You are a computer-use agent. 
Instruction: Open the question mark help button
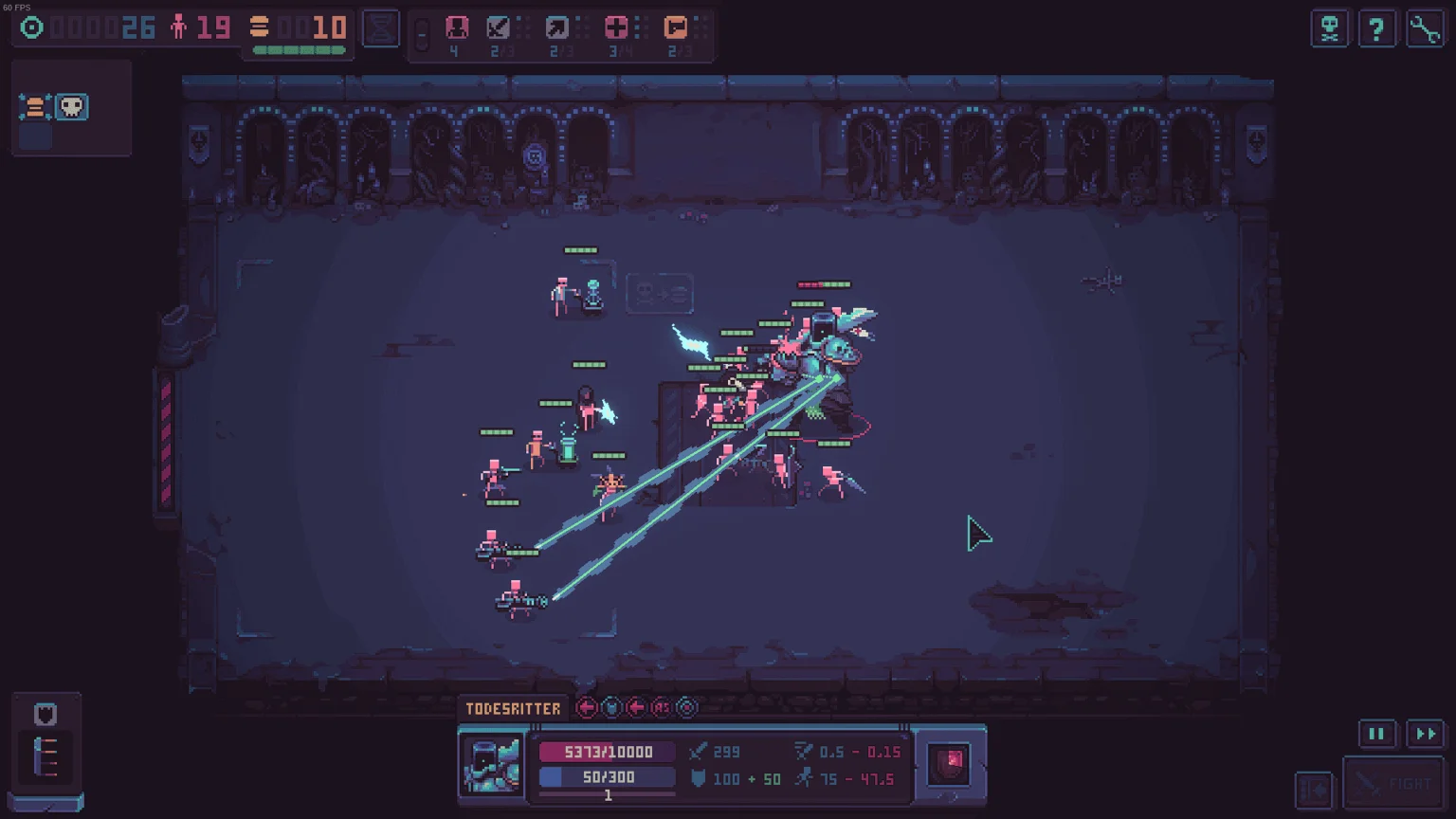[x=1376, y=28]
